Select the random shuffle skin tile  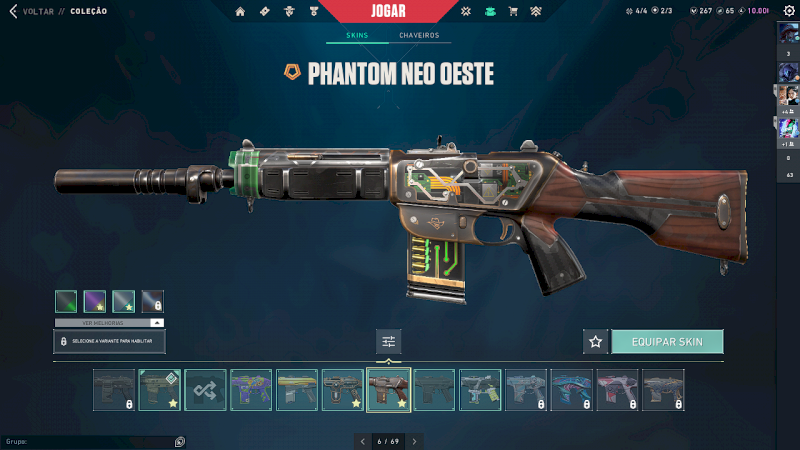tap(206, 390)
